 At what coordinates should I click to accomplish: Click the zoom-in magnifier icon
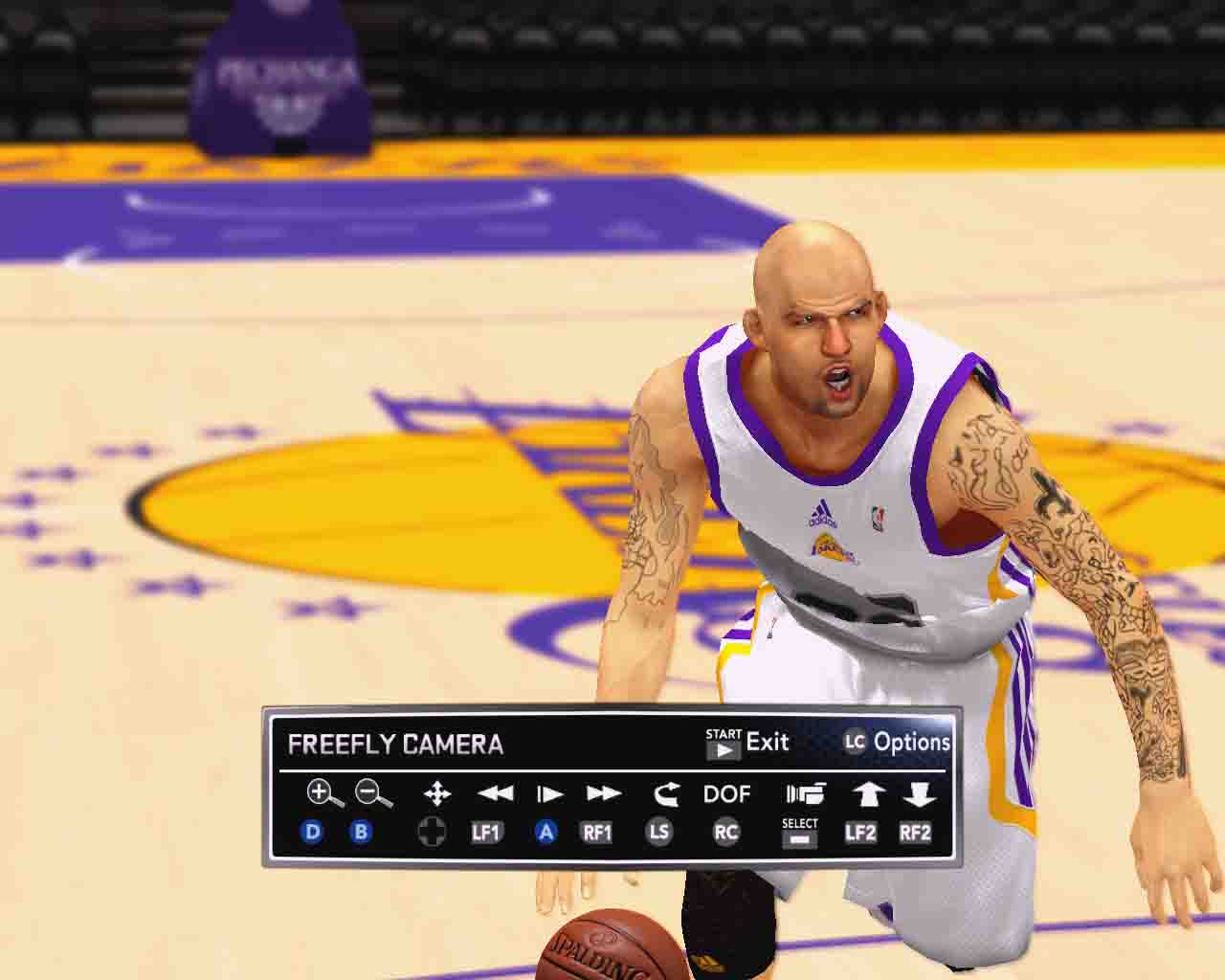[323, 793]
